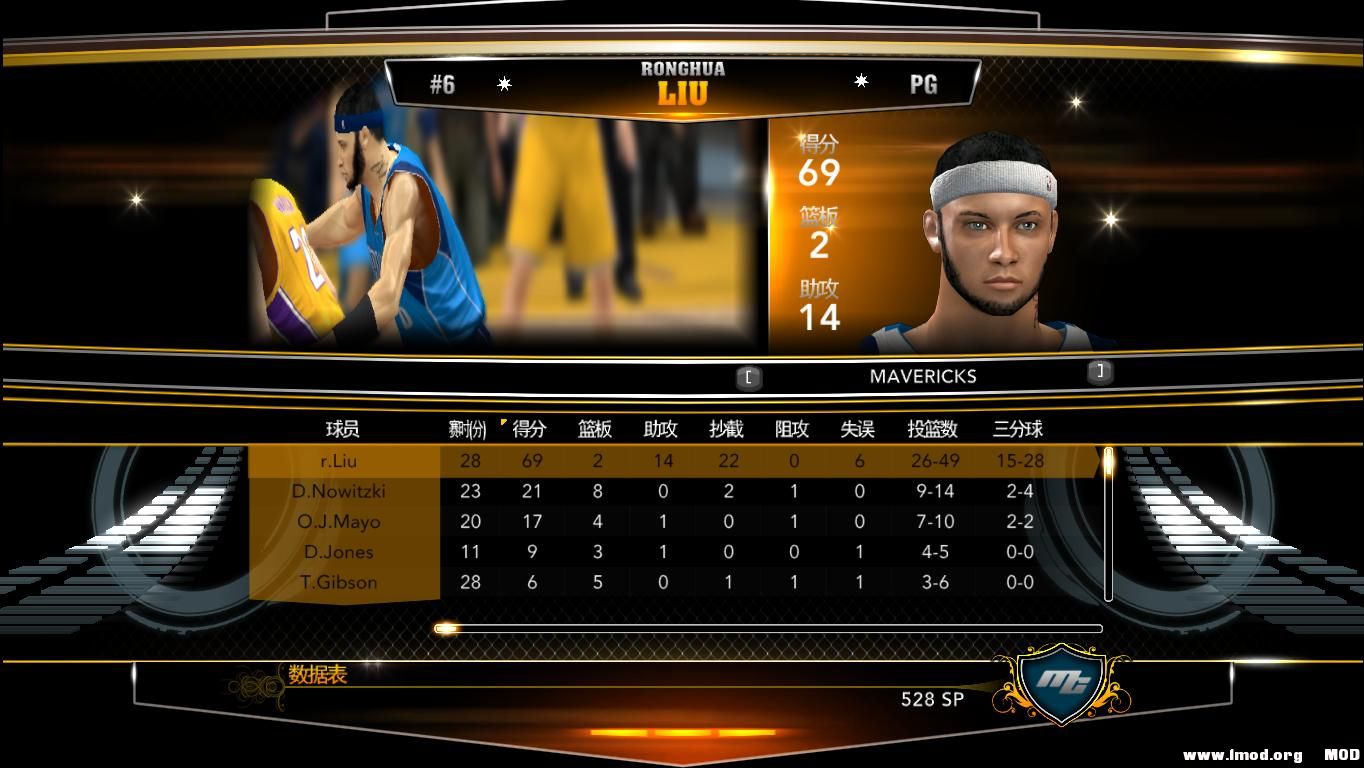Click the star icon next to #6
1364x768 pixels.
pyautogui.click(x=505, y=84)
